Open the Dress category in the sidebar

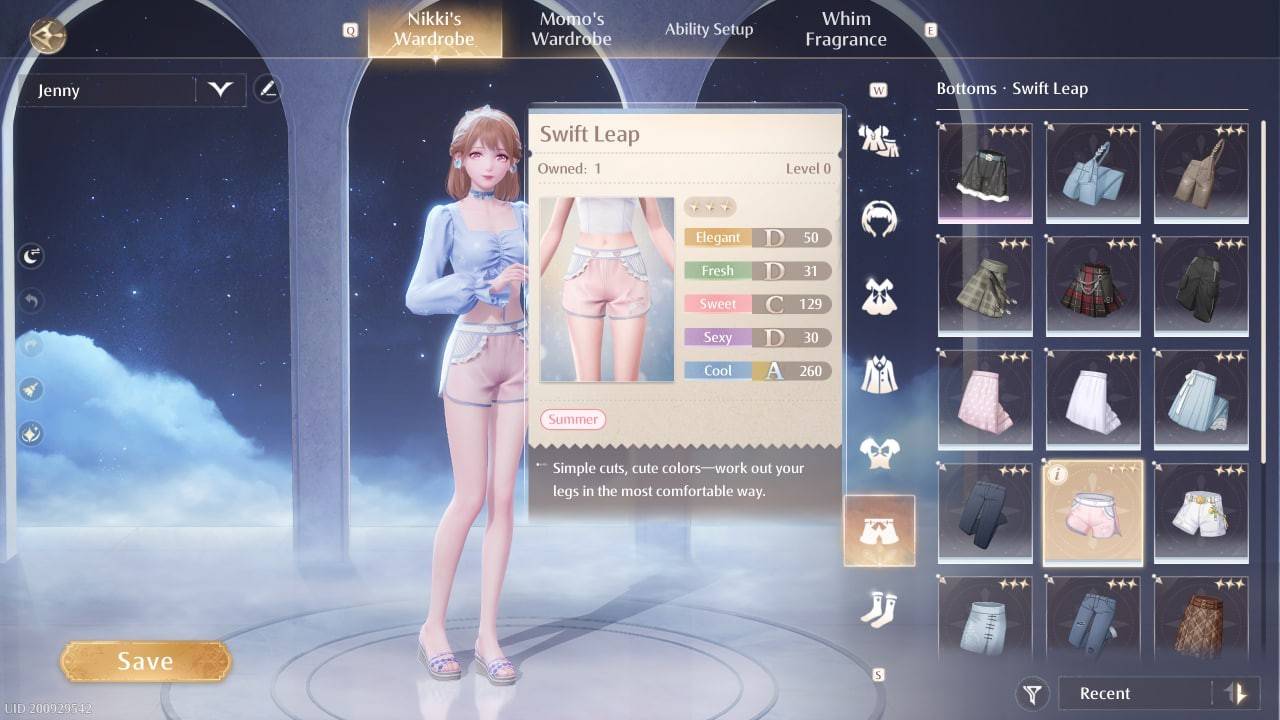[x=878, y=295]
